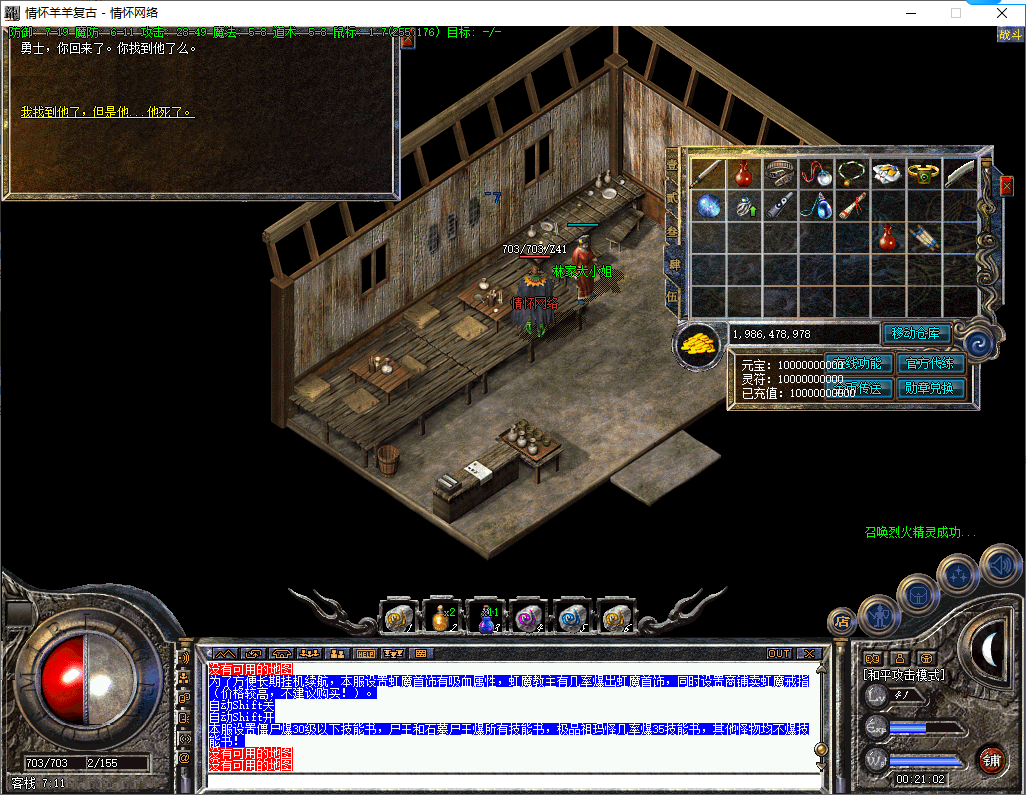Select the bead necklace in the inventory

point(852,173)
